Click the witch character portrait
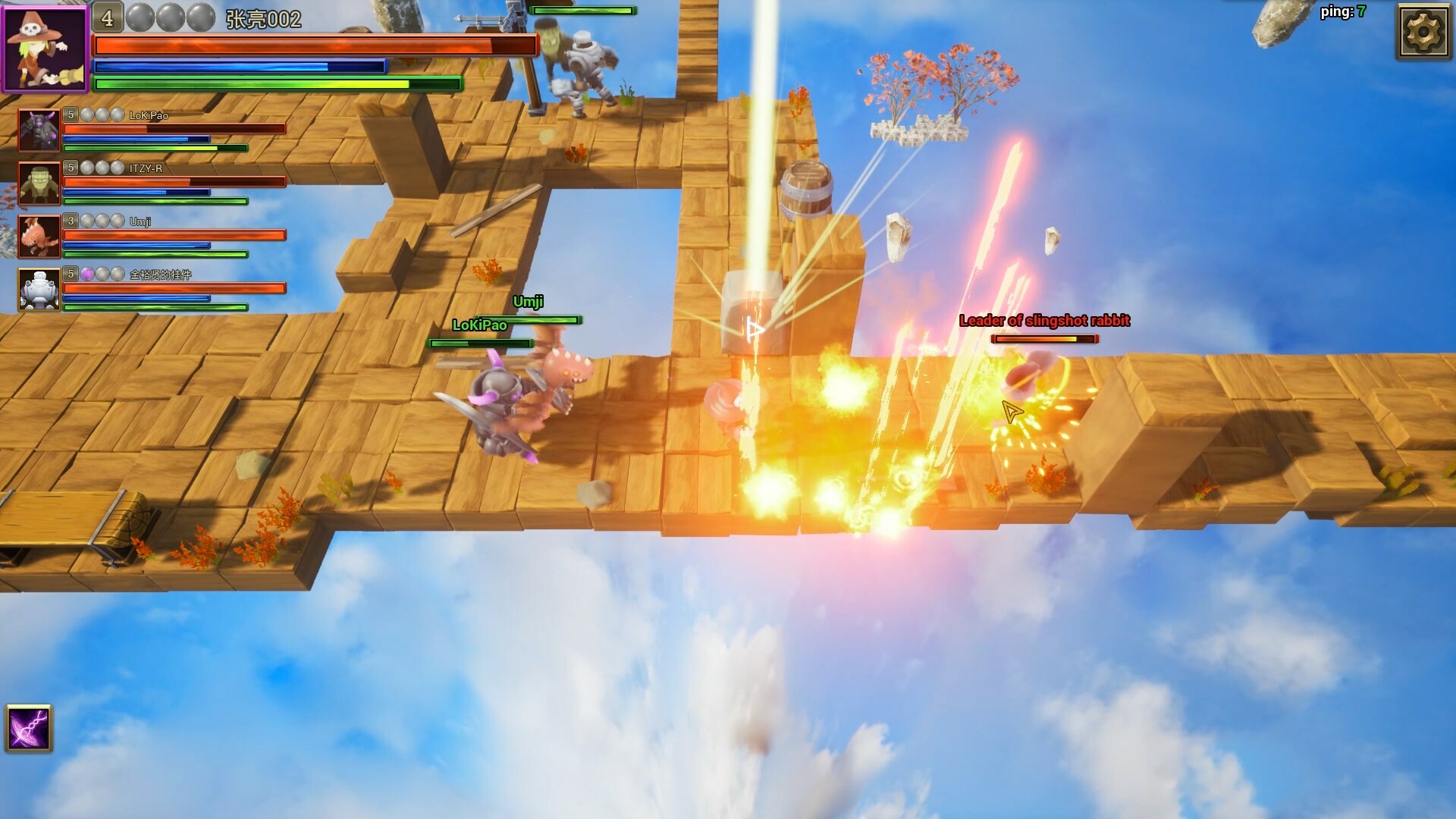Screen dimensions: 1456x819 (44, 46)
